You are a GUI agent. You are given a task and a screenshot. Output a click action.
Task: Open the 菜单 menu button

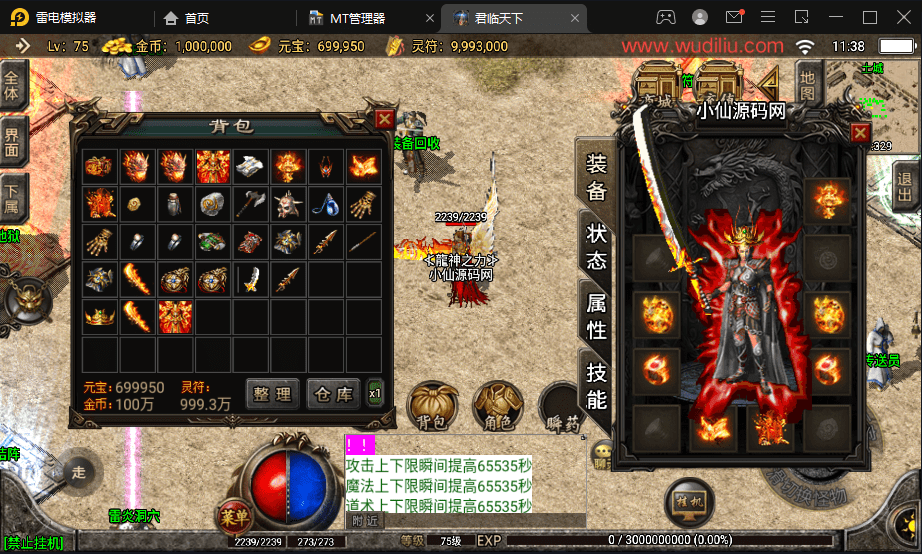click(x=233, y=517)
